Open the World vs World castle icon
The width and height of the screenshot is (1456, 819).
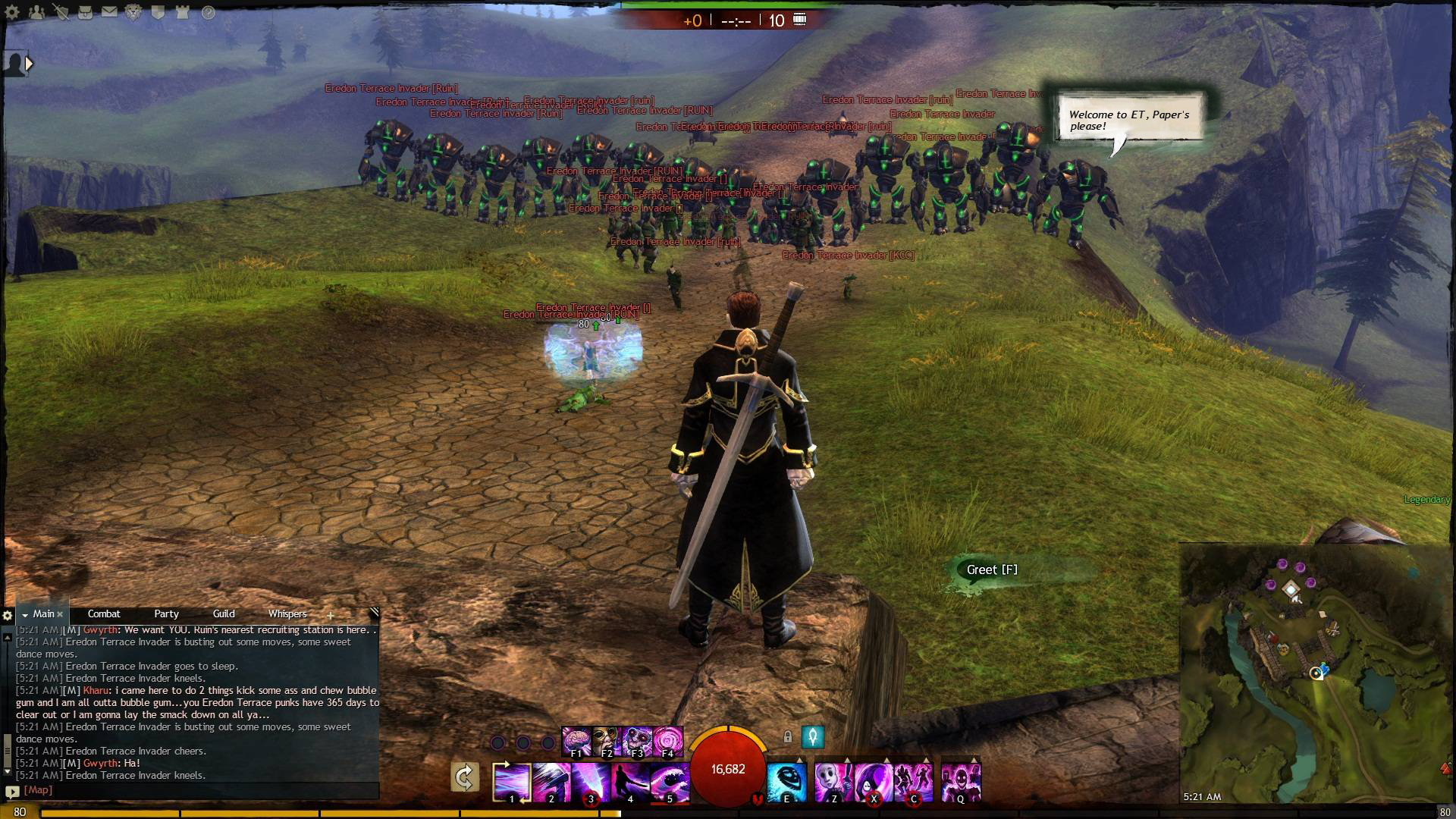coord(183,12)
